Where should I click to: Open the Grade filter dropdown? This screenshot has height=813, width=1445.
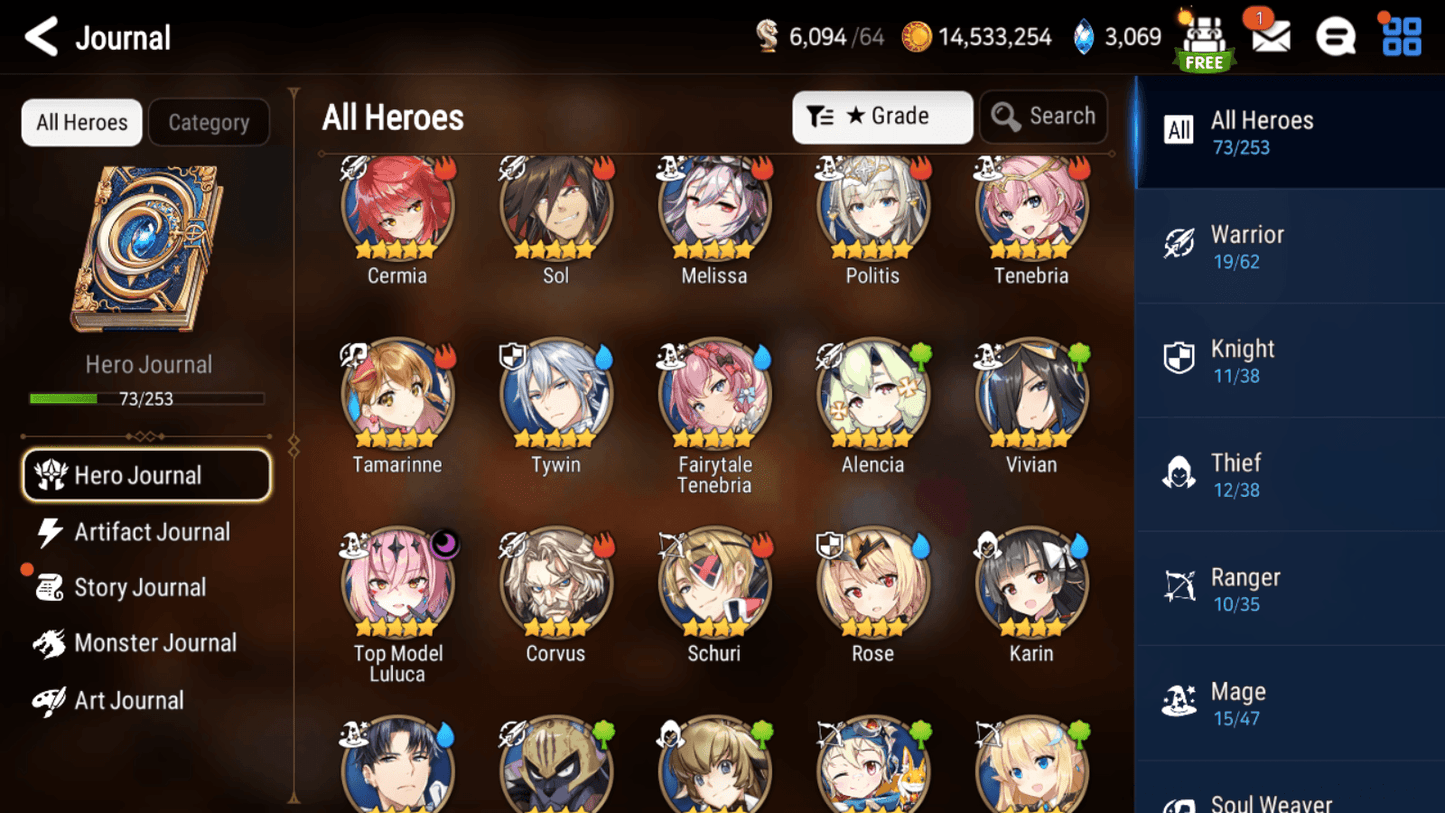[x=882, y=116]
